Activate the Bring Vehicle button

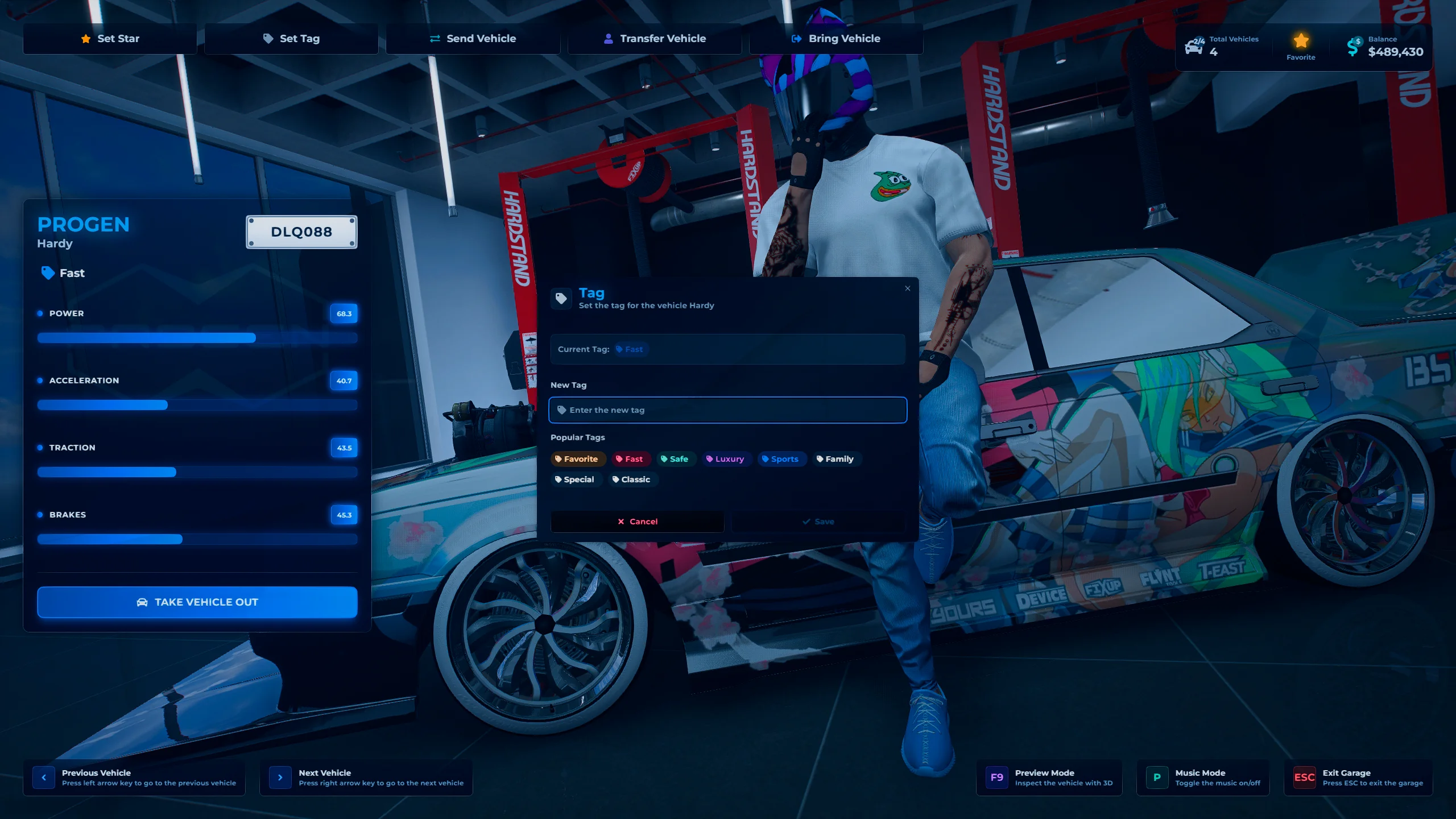[x=836, y=39]
